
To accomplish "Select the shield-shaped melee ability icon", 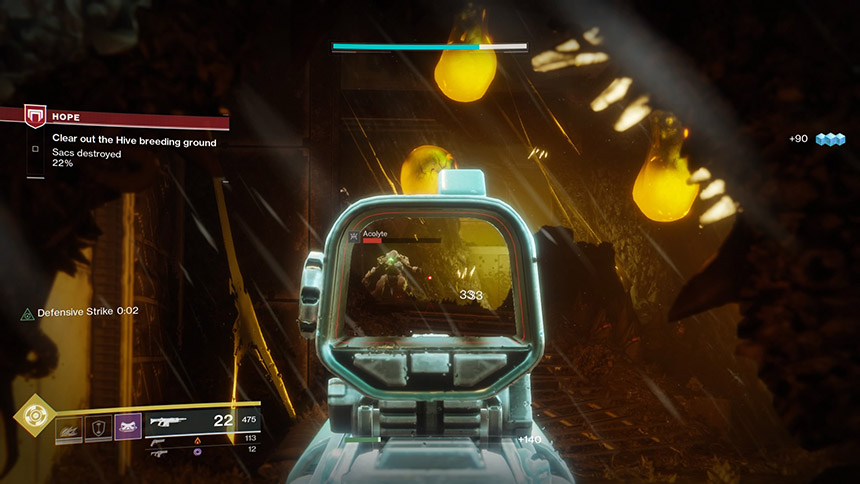I will (98, 428).
